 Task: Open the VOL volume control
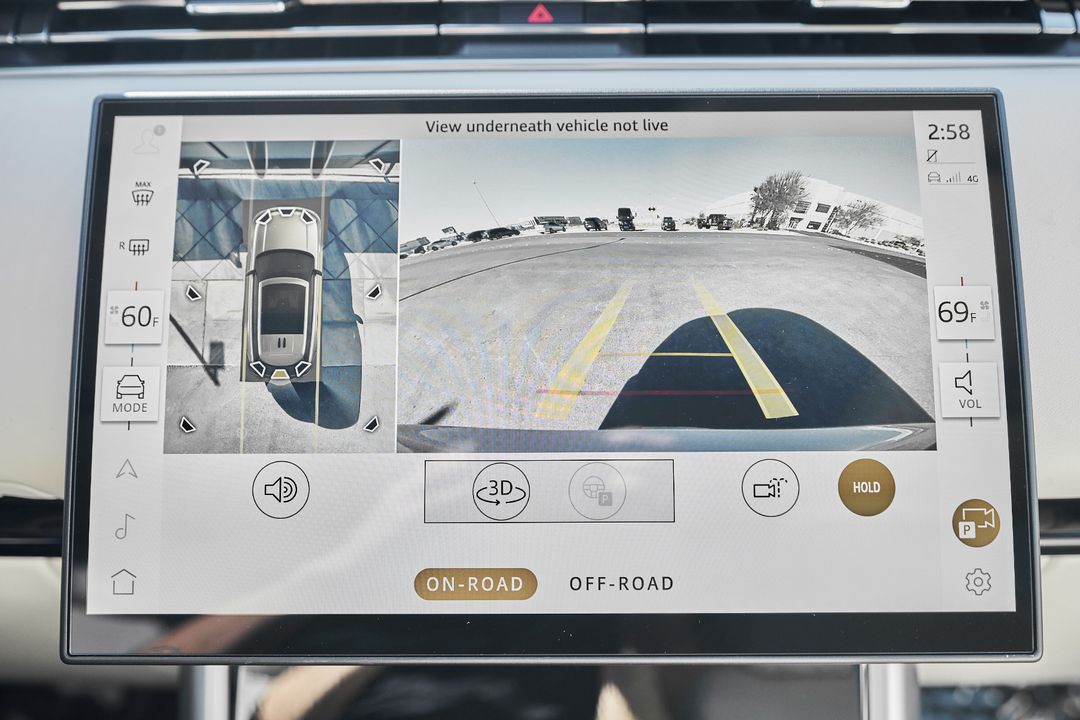click(968, 389)
